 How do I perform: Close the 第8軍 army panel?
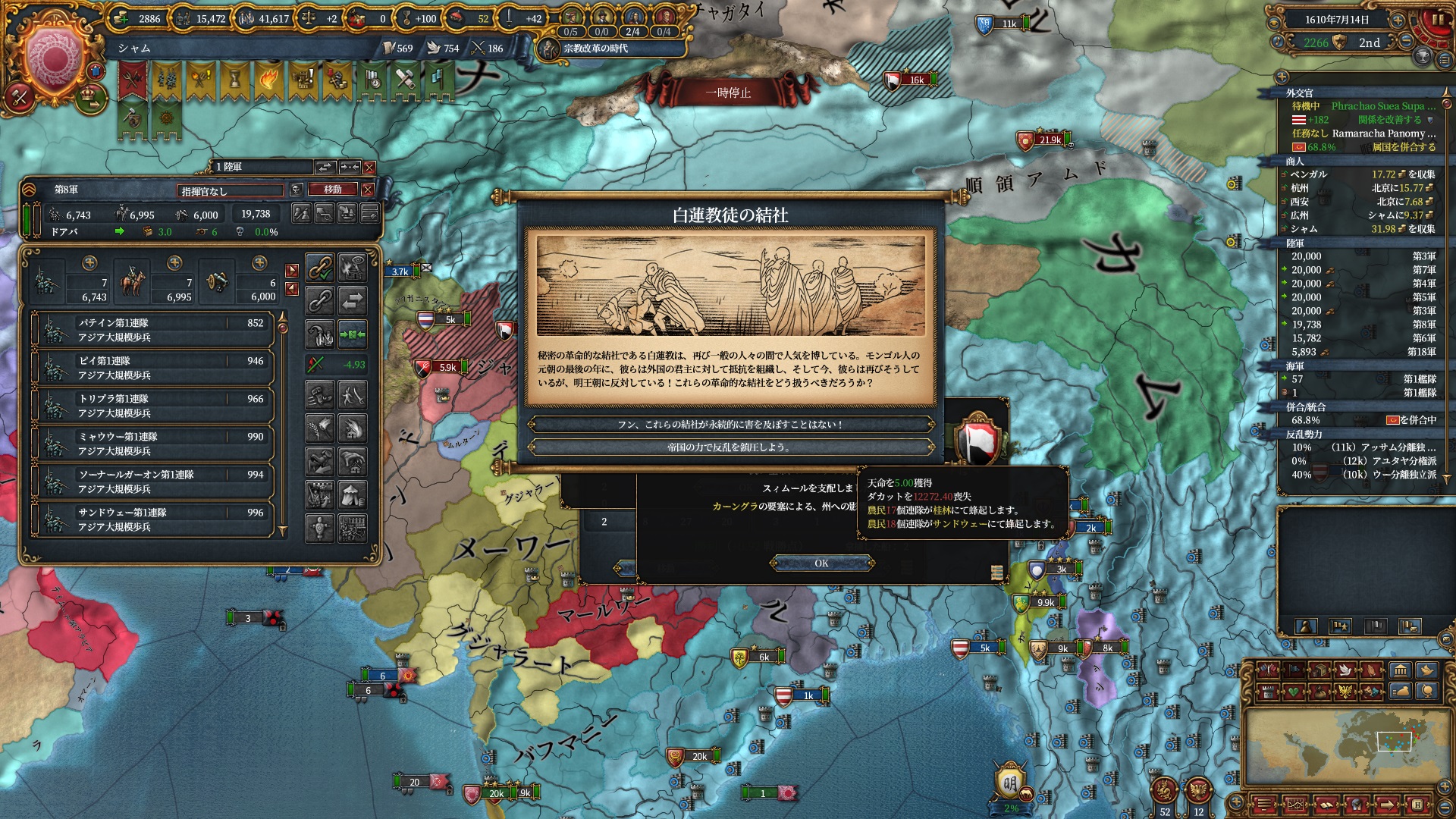(x=368, y=190)
